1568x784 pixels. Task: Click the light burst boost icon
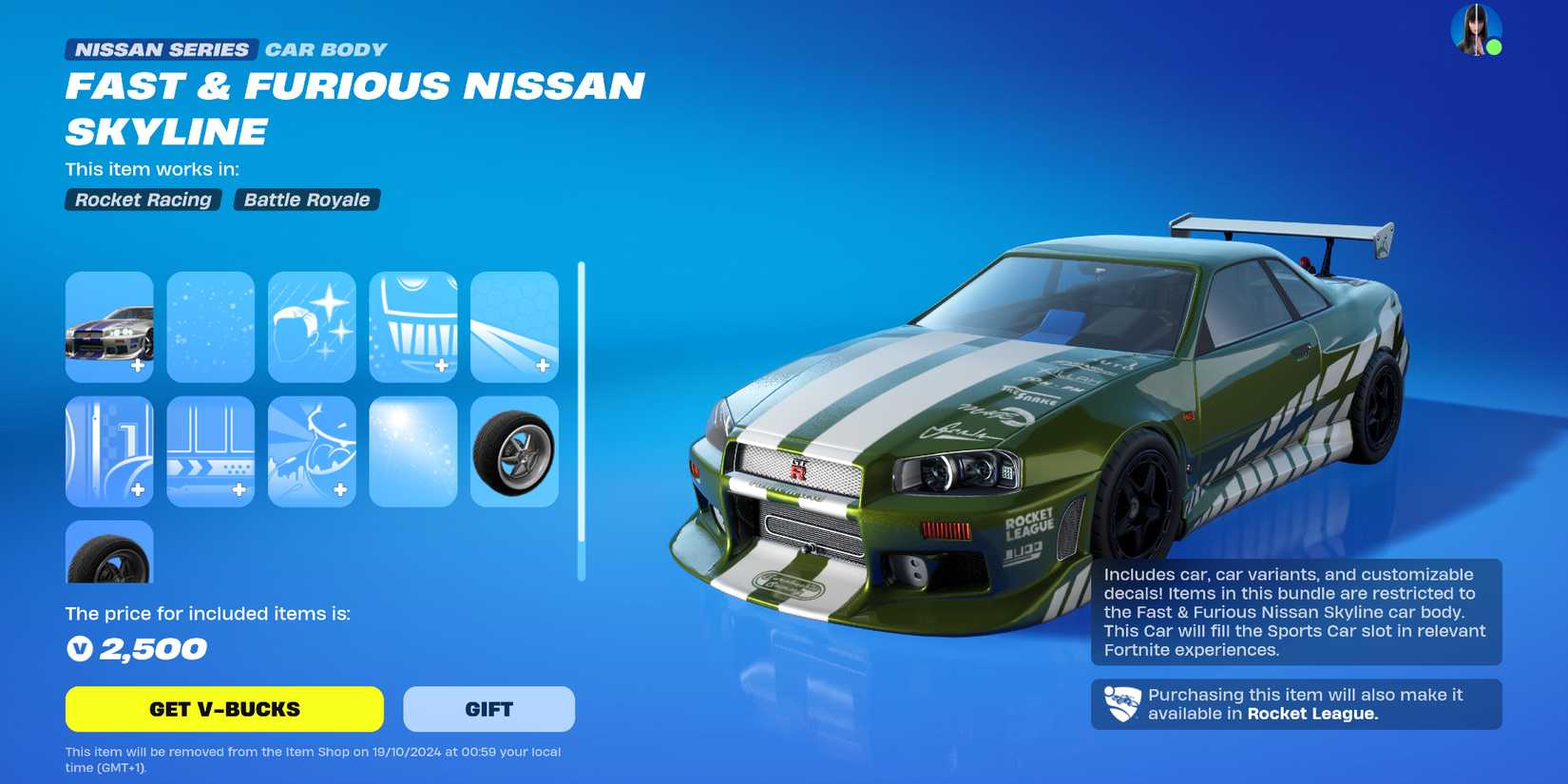coord(413,452)
